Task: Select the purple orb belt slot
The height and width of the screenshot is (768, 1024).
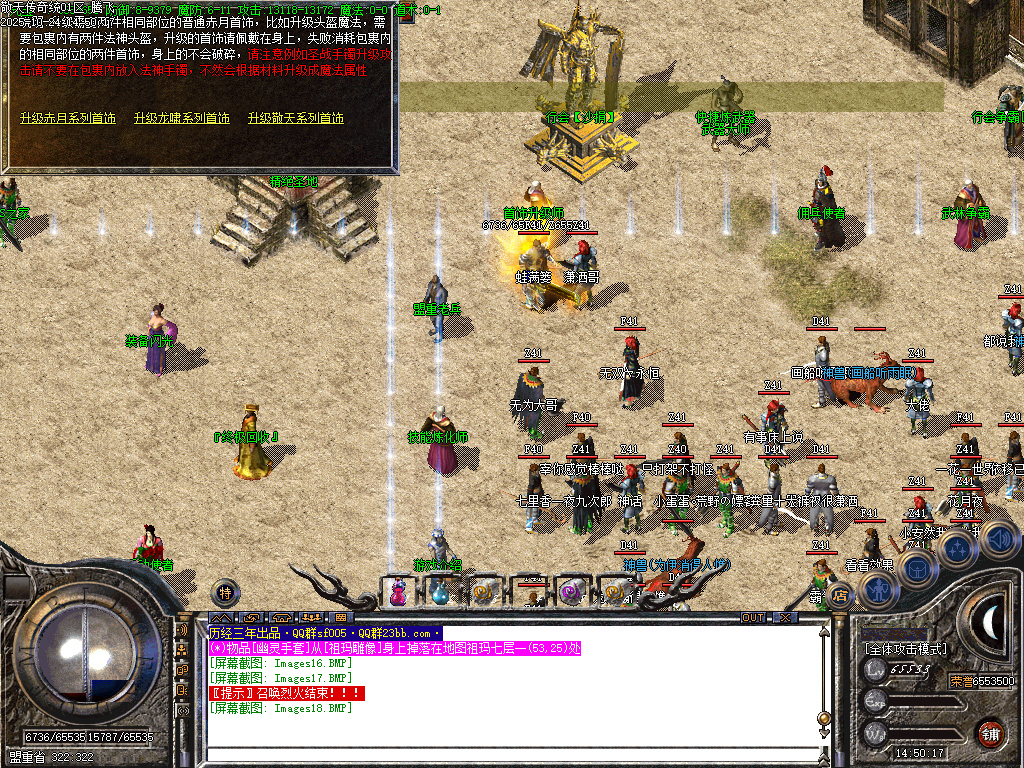Action: [571, 593]
